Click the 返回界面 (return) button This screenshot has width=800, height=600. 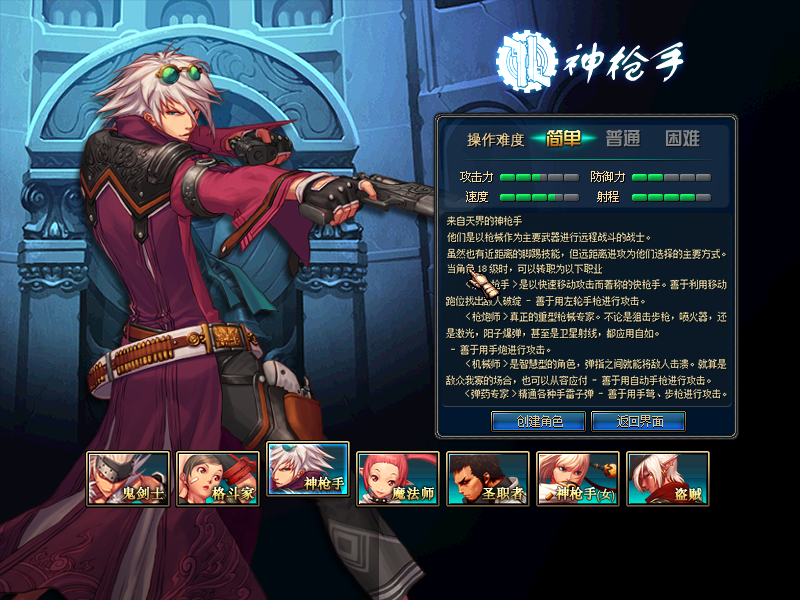639,421
